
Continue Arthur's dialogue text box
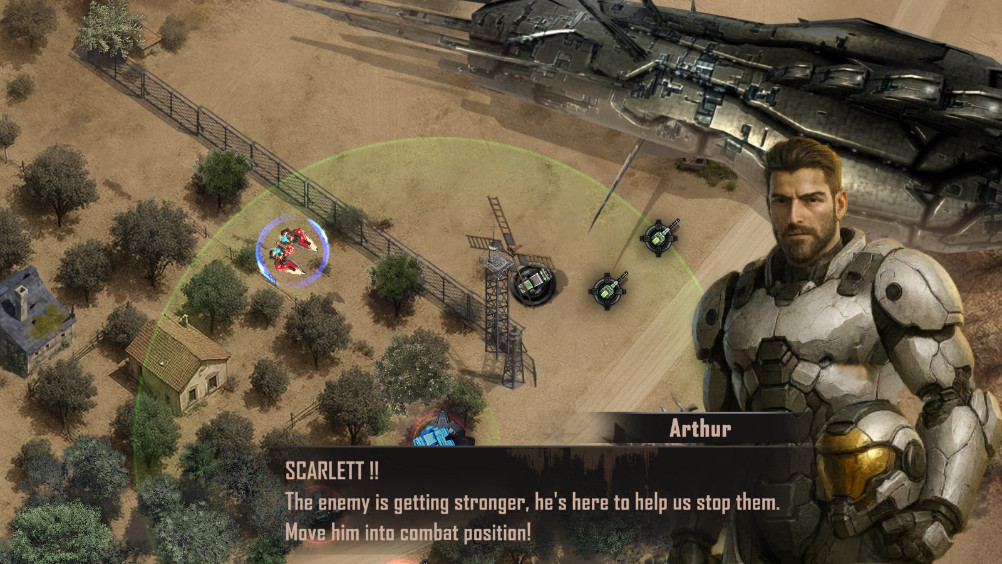pyautogui.click(x=530, y=502)
